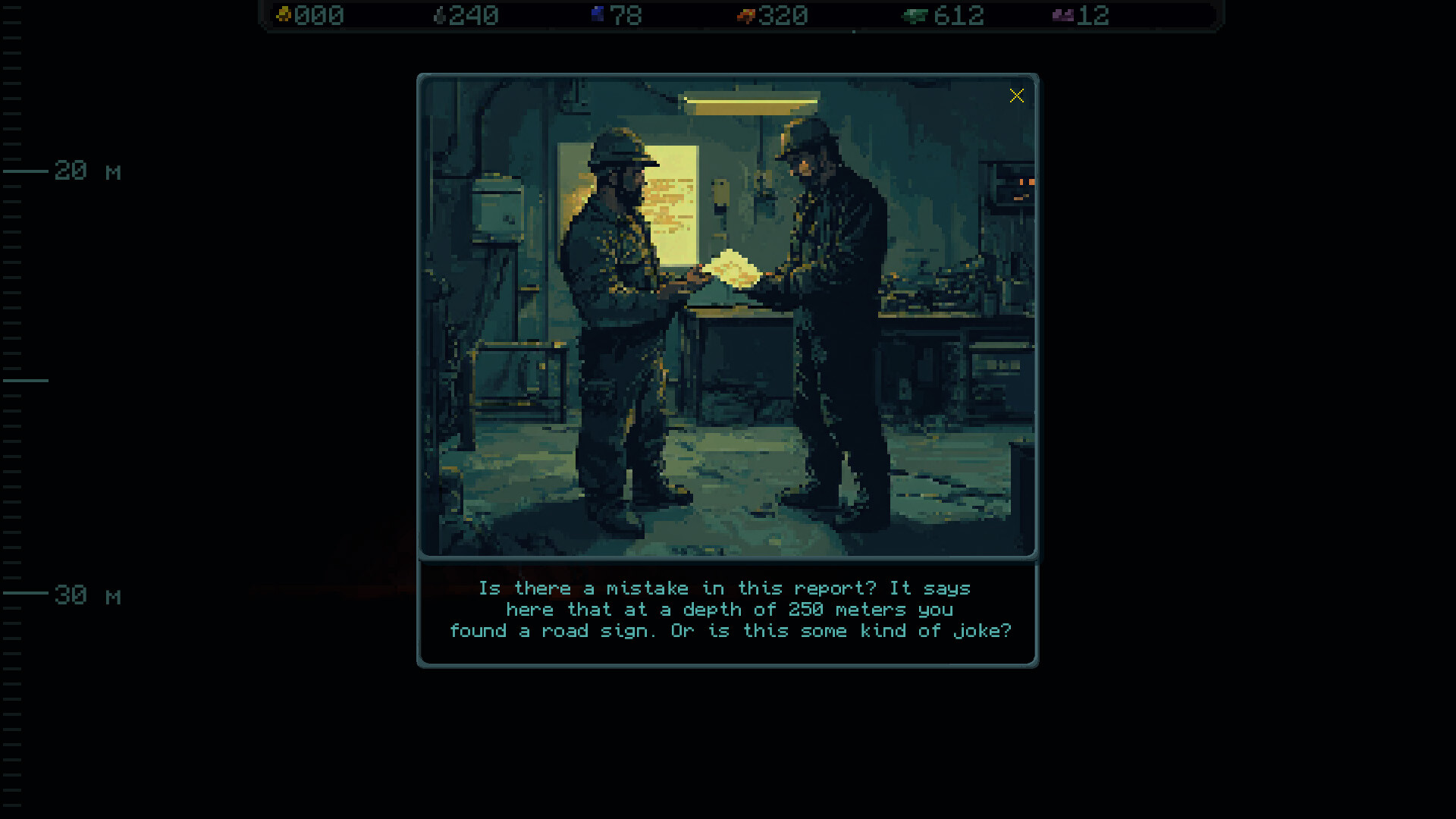This screenshot has height=819, width=1456.
Task: Select the orange copper ore icon
Action: coord(745,14)
